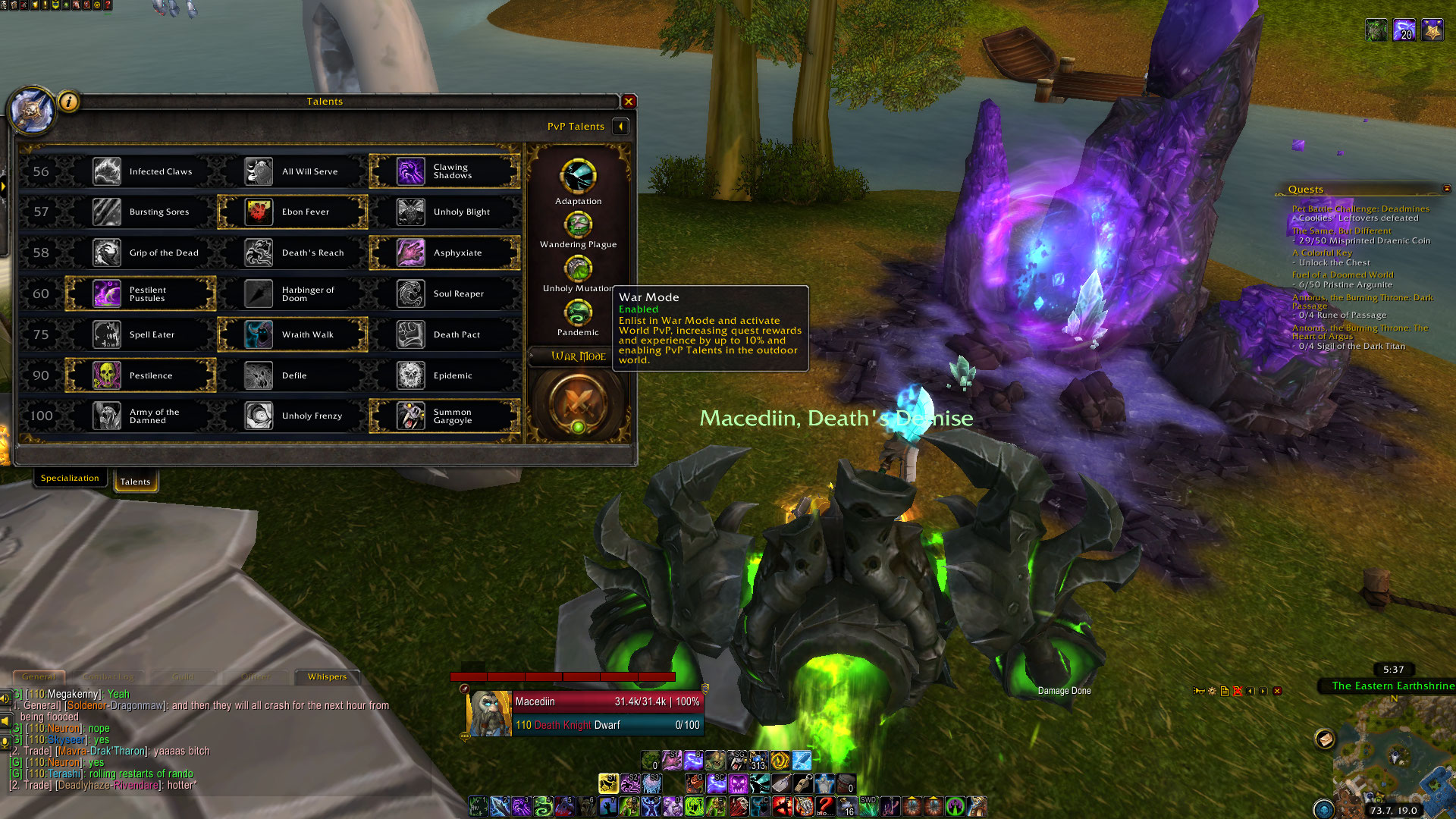
Task: Pick the Bursting Sores talent
Action: coord(142,212)
